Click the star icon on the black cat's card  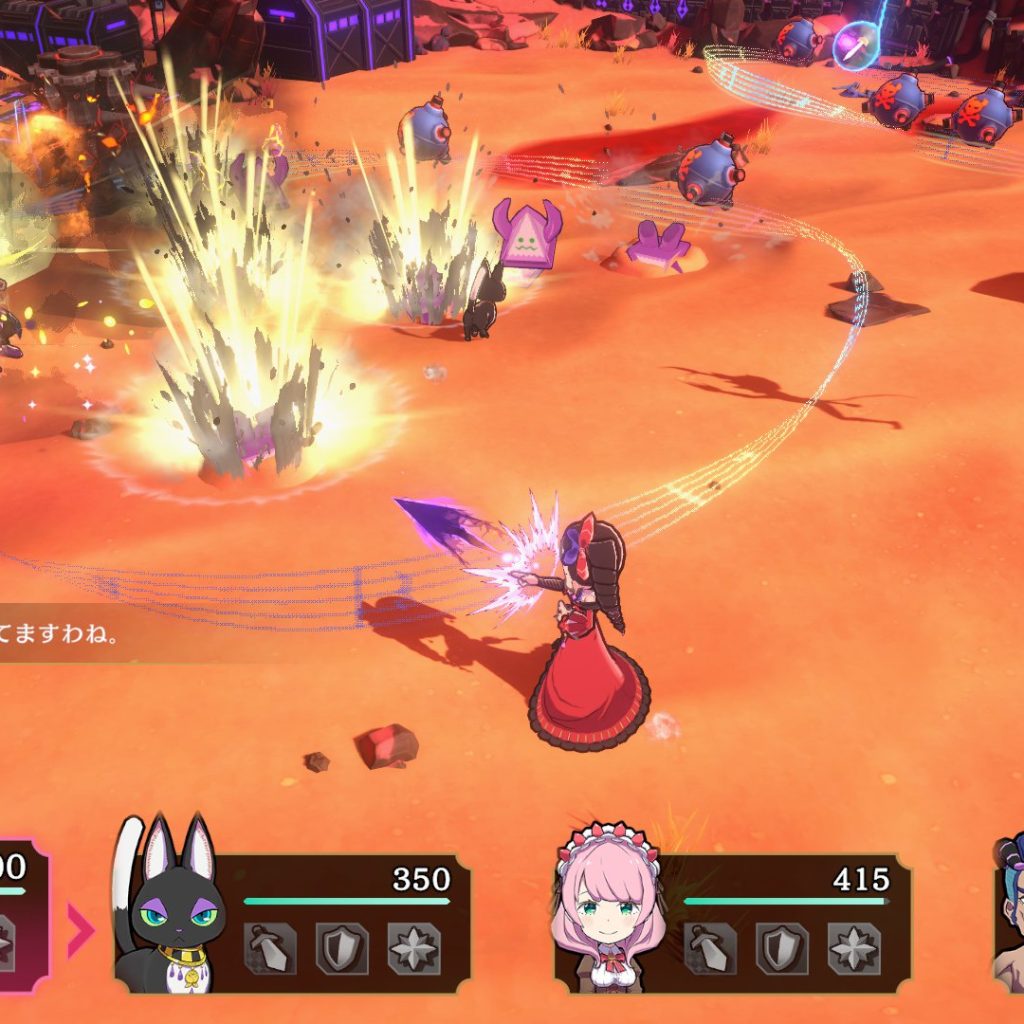tap(414, 948)
